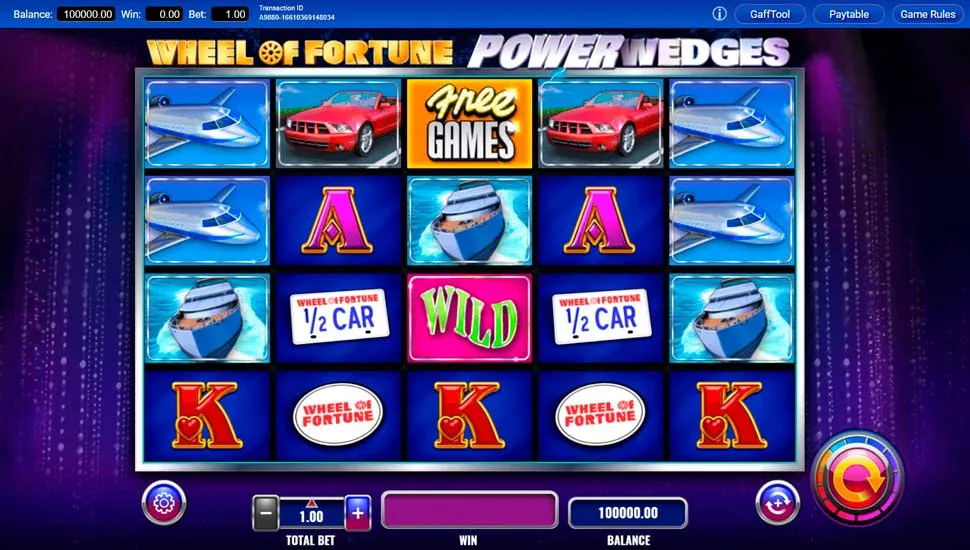Open the Game Rules
This screenshot has height=550, width=970.
tap(928, 14)
